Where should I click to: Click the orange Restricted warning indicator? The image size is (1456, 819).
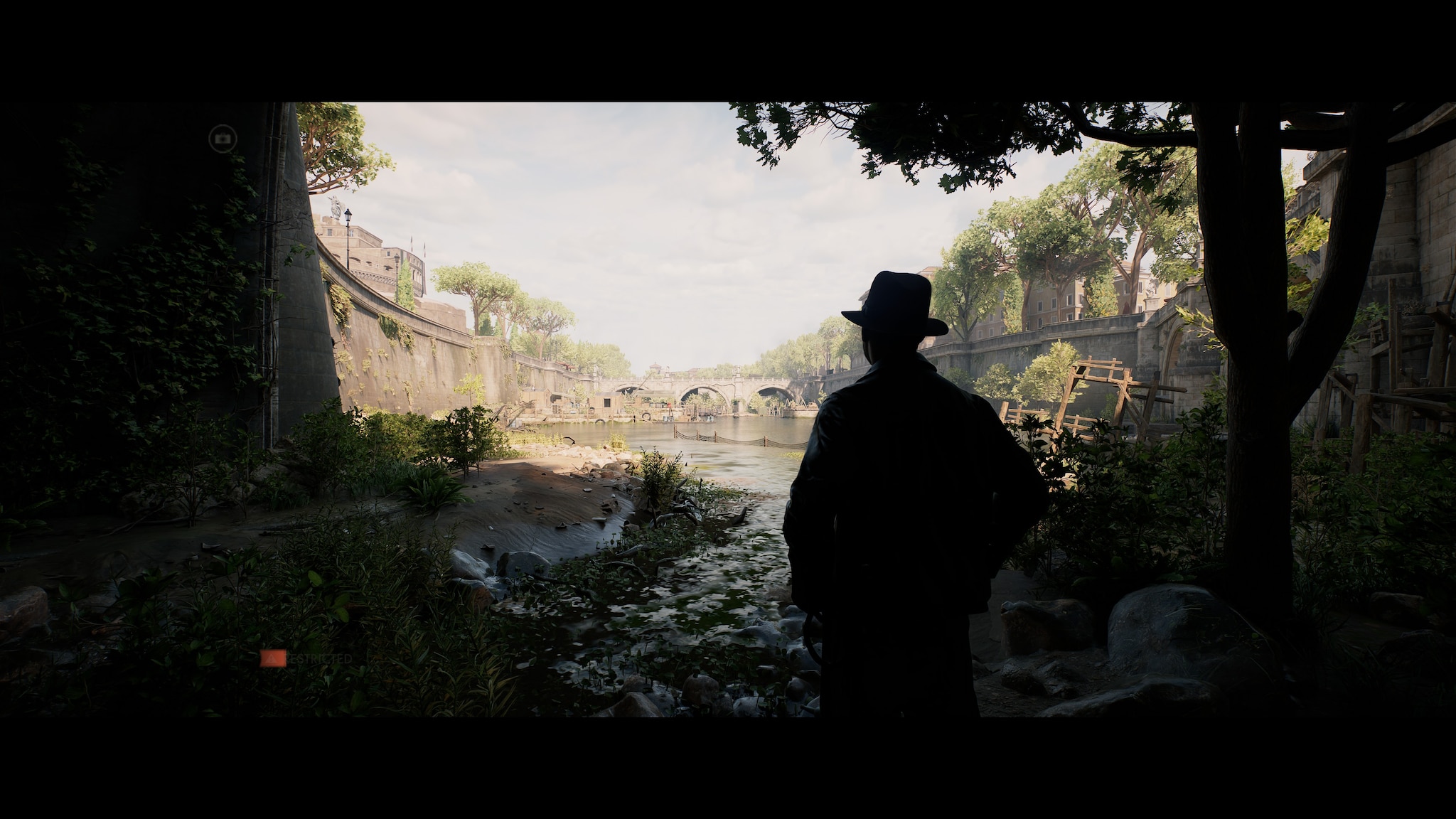coord(274,658)
